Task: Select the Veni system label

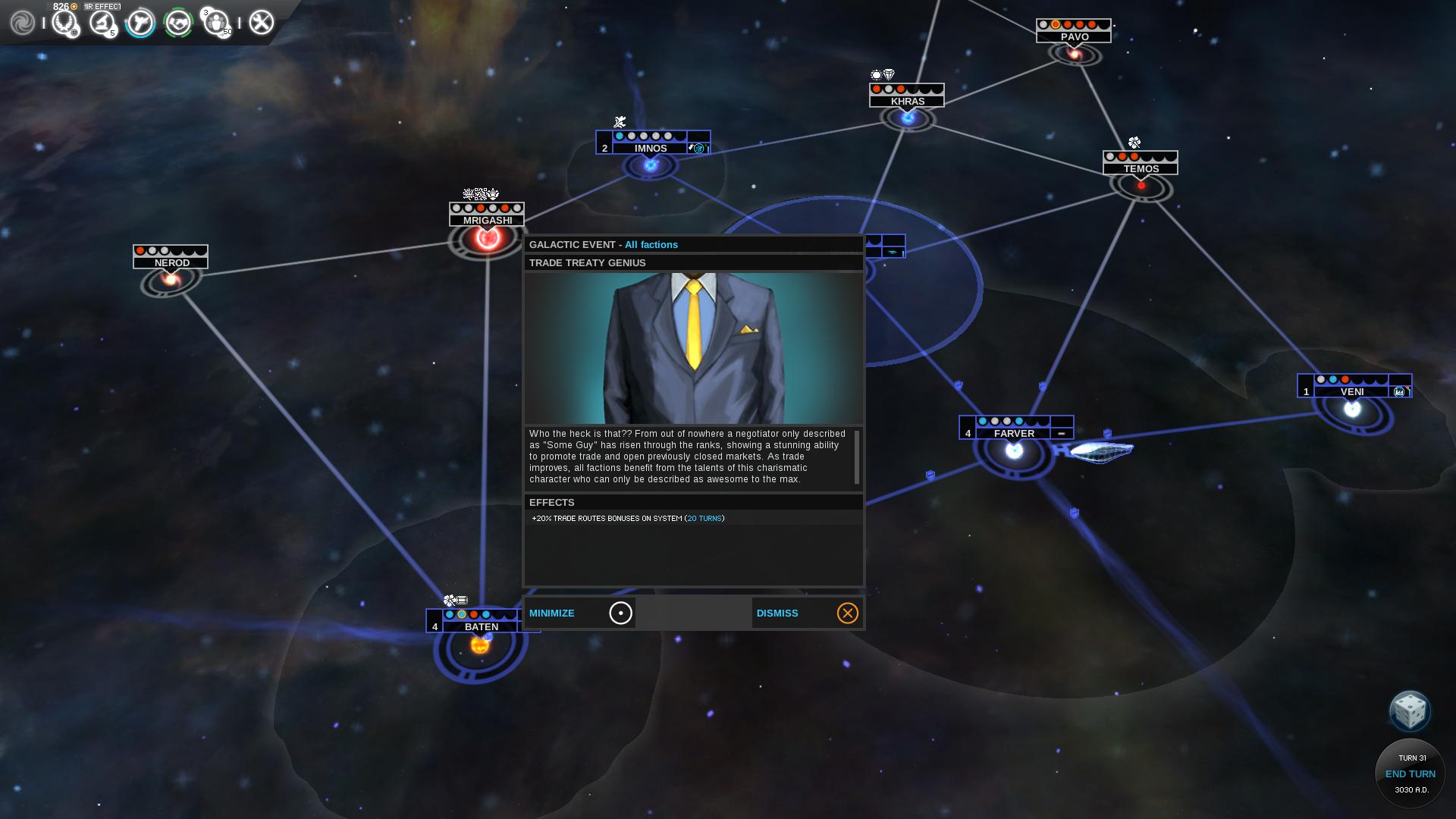Action: (x=1352, y=392)
